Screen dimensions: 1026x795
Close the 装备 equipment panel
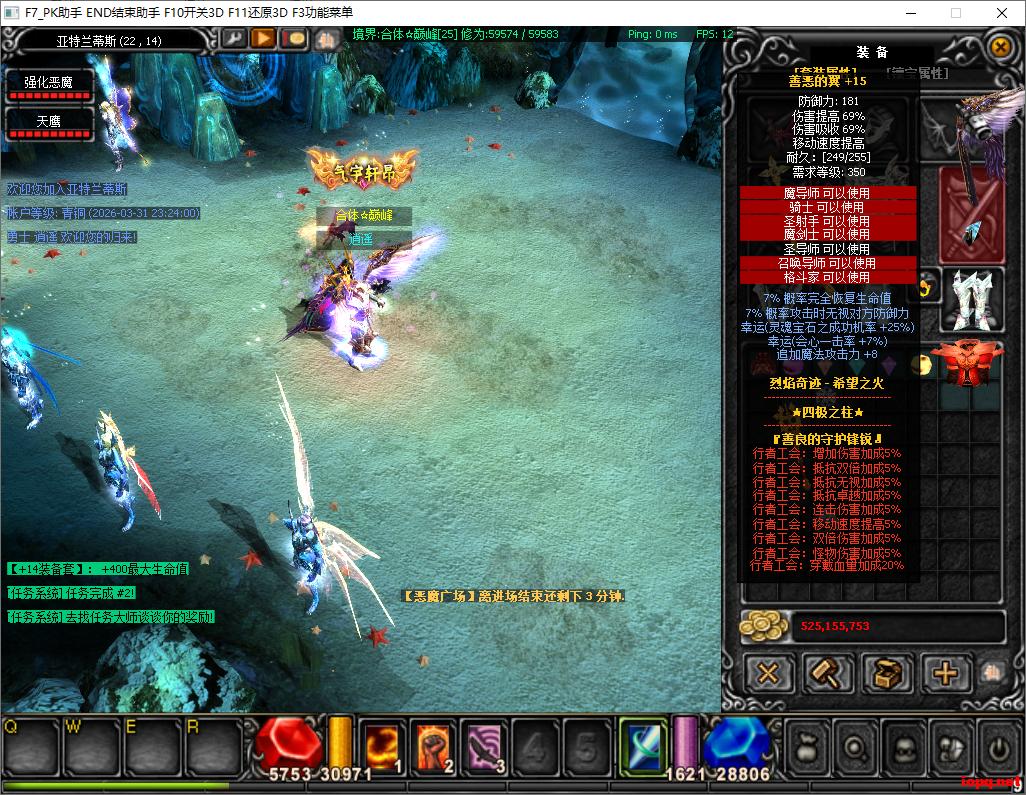(x=999, y=46)
